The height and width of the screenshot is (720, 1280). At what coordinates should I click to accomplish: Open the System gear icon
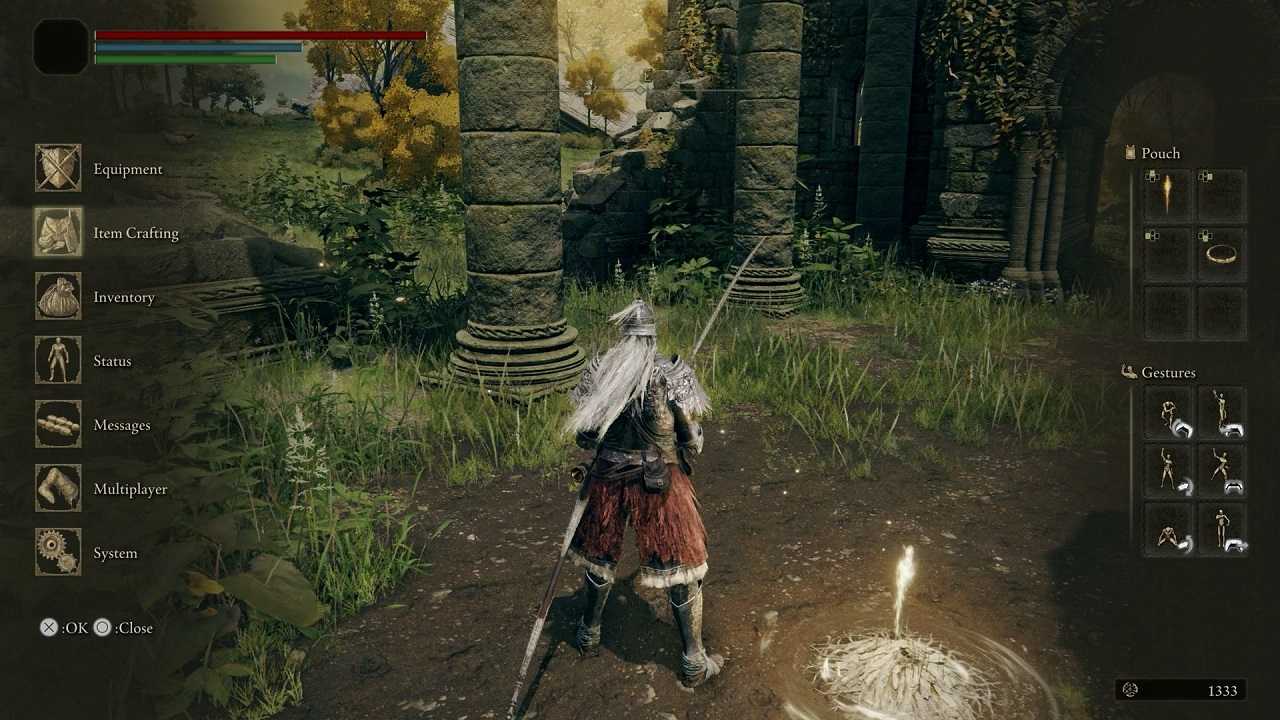coord(58,553)
